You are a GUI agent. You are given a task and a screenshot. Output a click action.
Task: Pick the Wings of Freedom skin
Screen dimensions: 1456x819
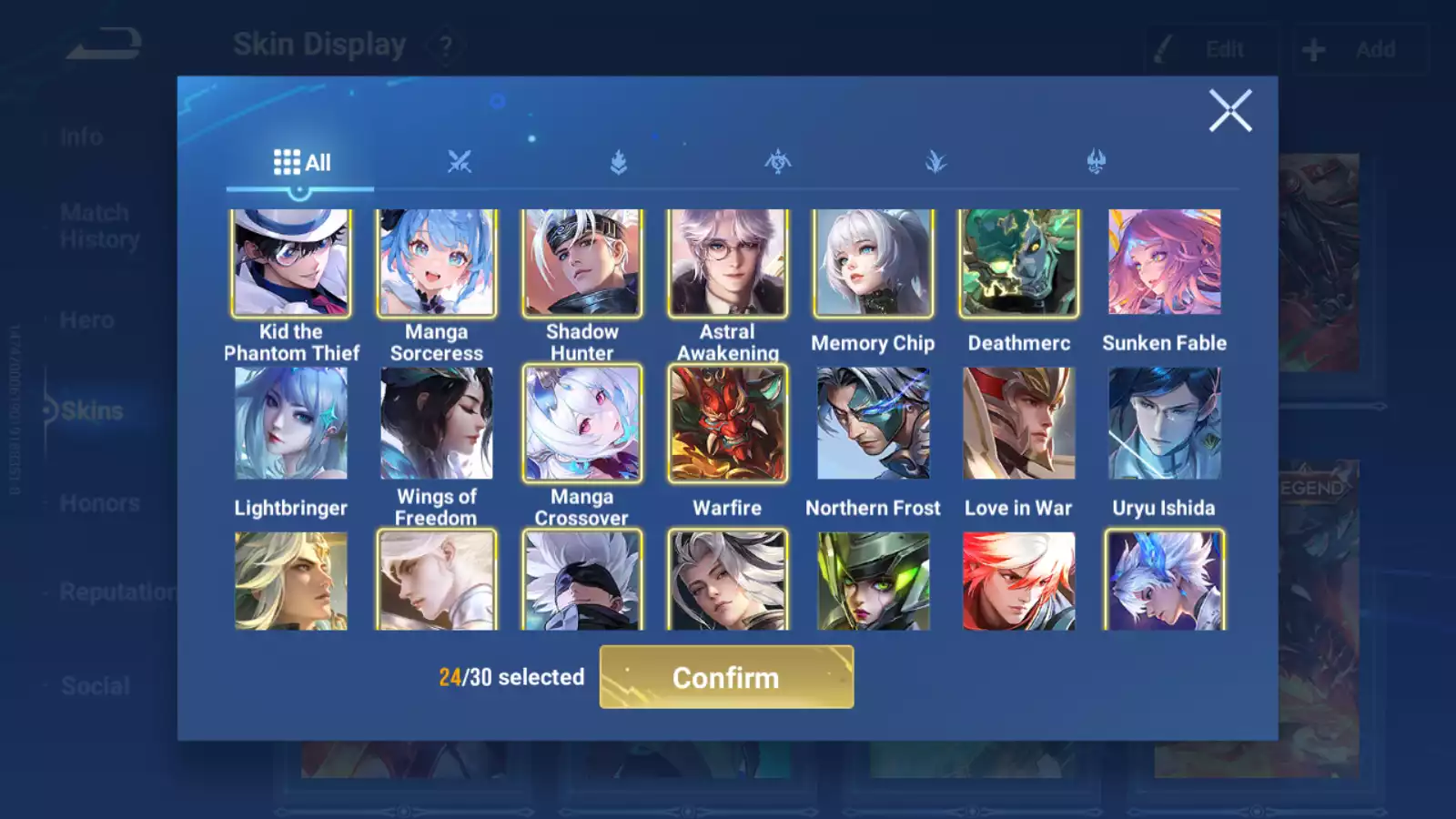coord(437,423)
